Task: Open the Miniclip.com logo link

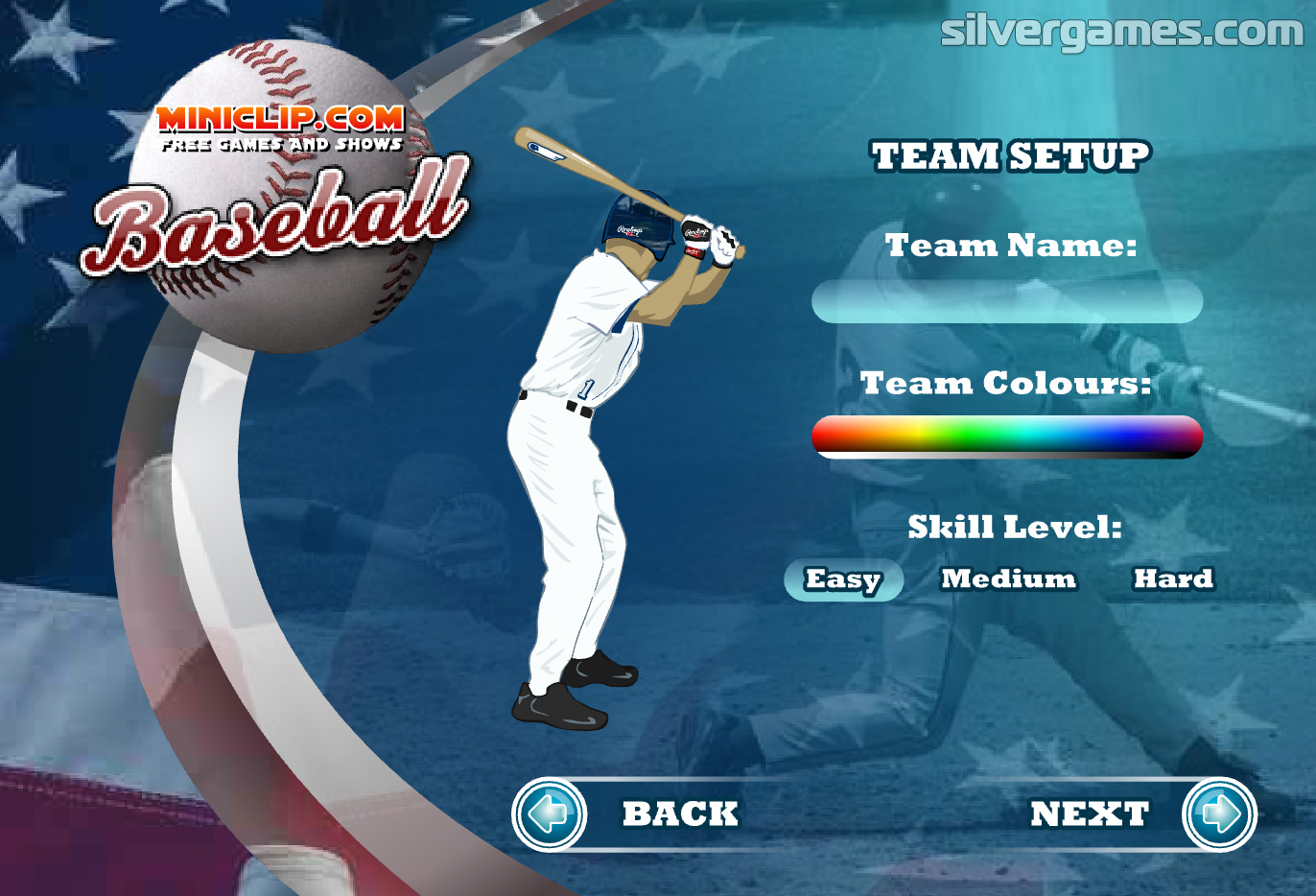Action: 280,129
